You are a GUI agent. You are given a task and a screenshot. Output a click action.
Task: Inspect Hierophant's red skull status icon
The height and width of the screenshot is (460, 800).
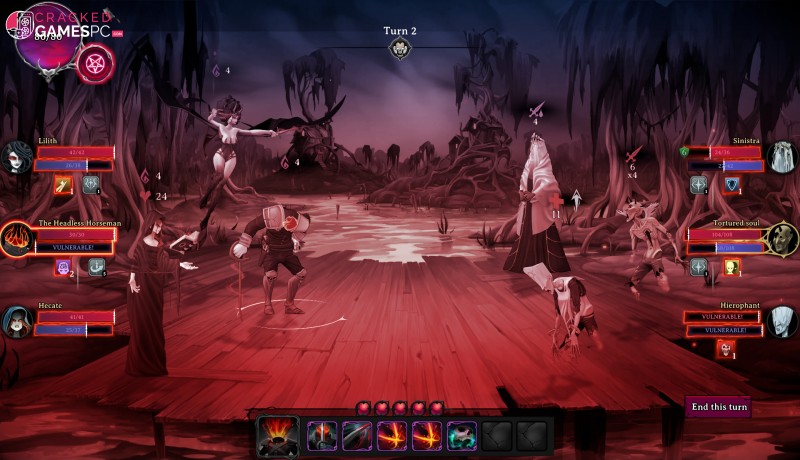click(725, 348)
